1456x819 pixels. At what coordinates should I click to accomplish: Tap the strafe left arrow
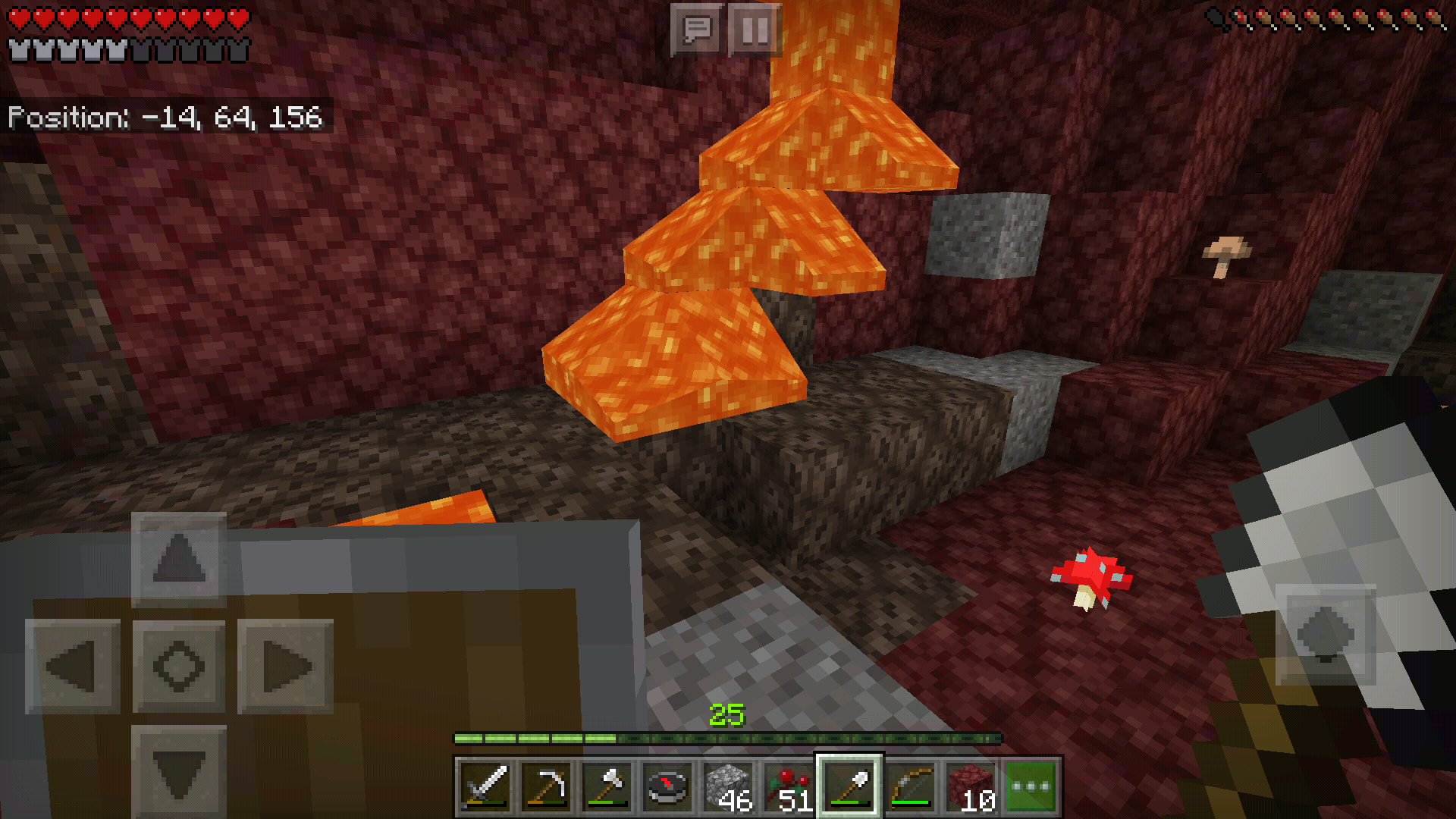pos(73,667)
